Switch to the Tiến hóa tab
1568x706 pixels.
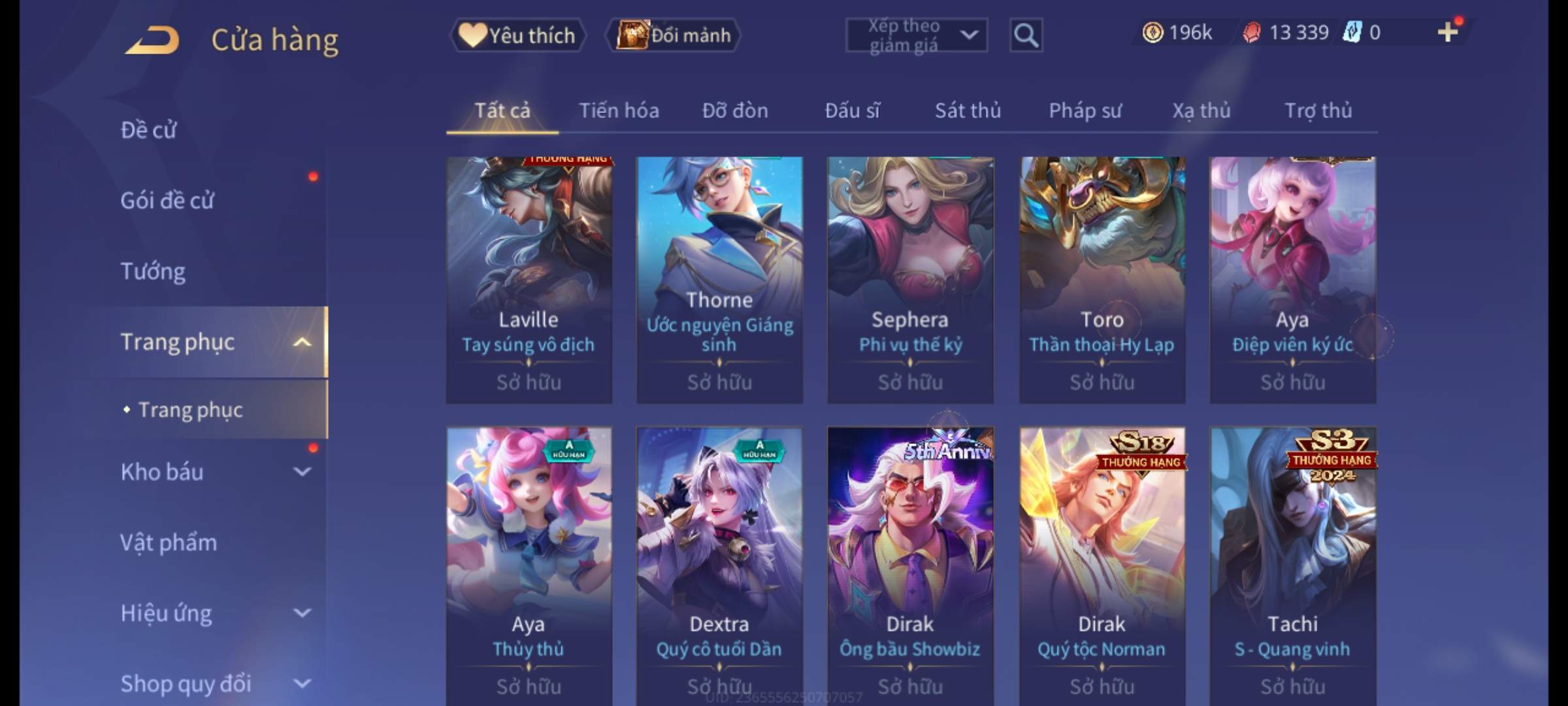(619, 110)
